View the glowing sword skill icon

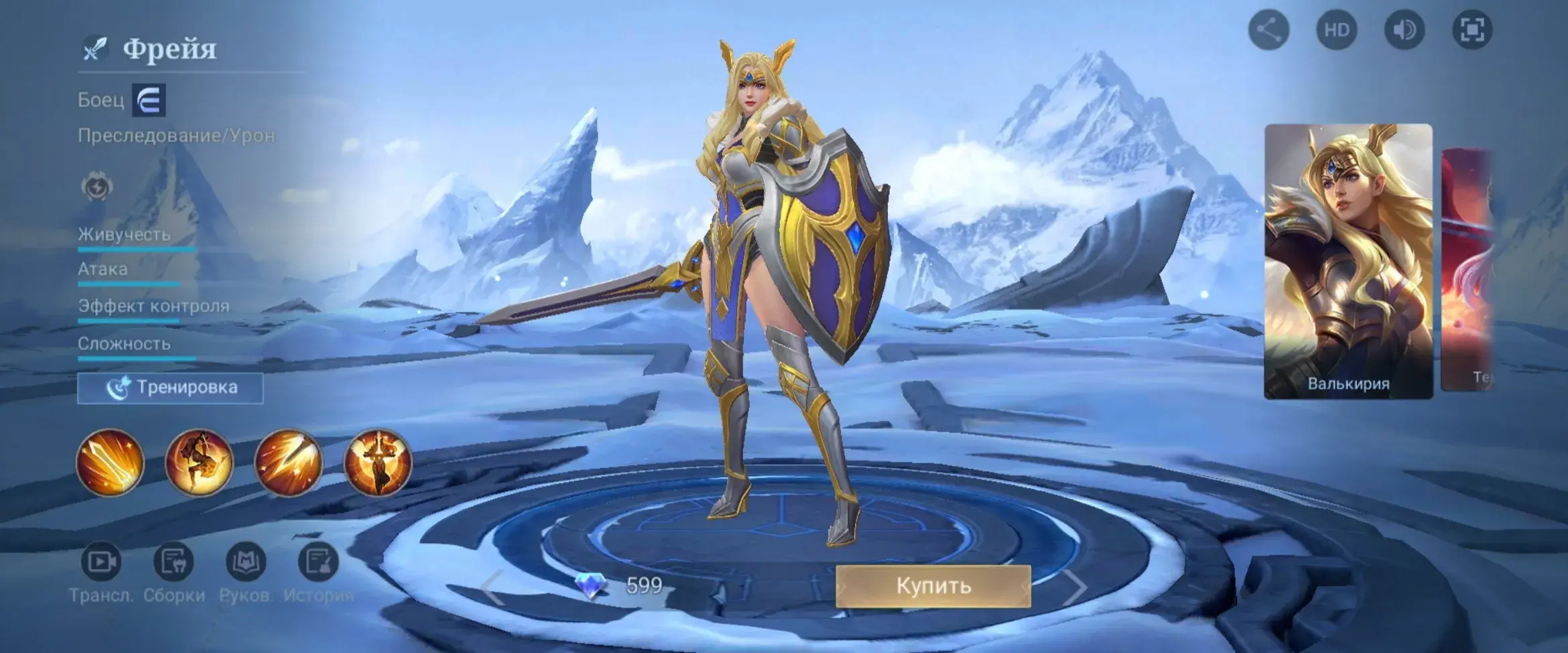pyautogui.click(x=110, y=463)
